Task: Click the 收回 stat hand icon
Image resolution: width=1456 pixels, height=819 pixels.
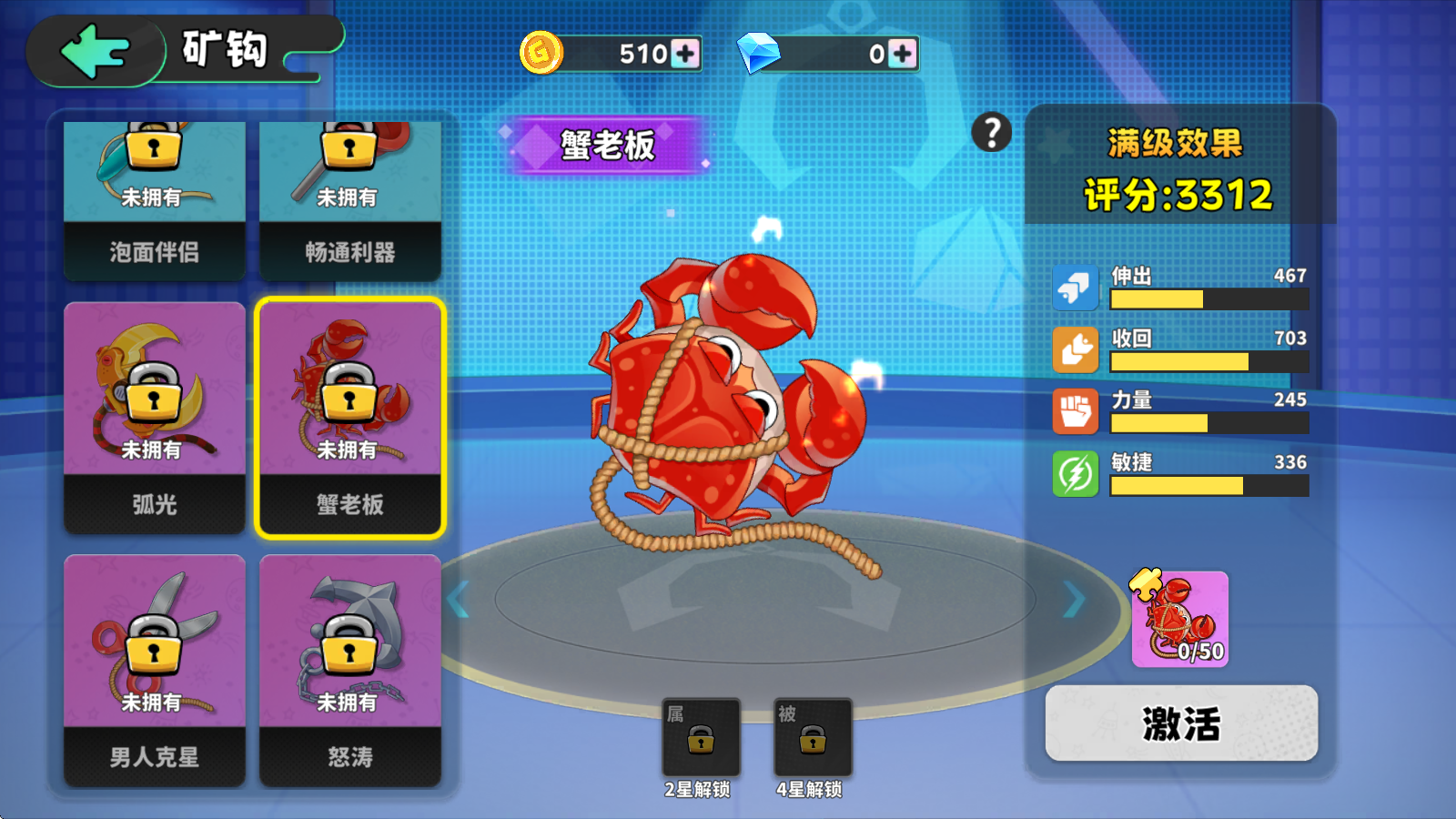Action: coord(1076,347)
